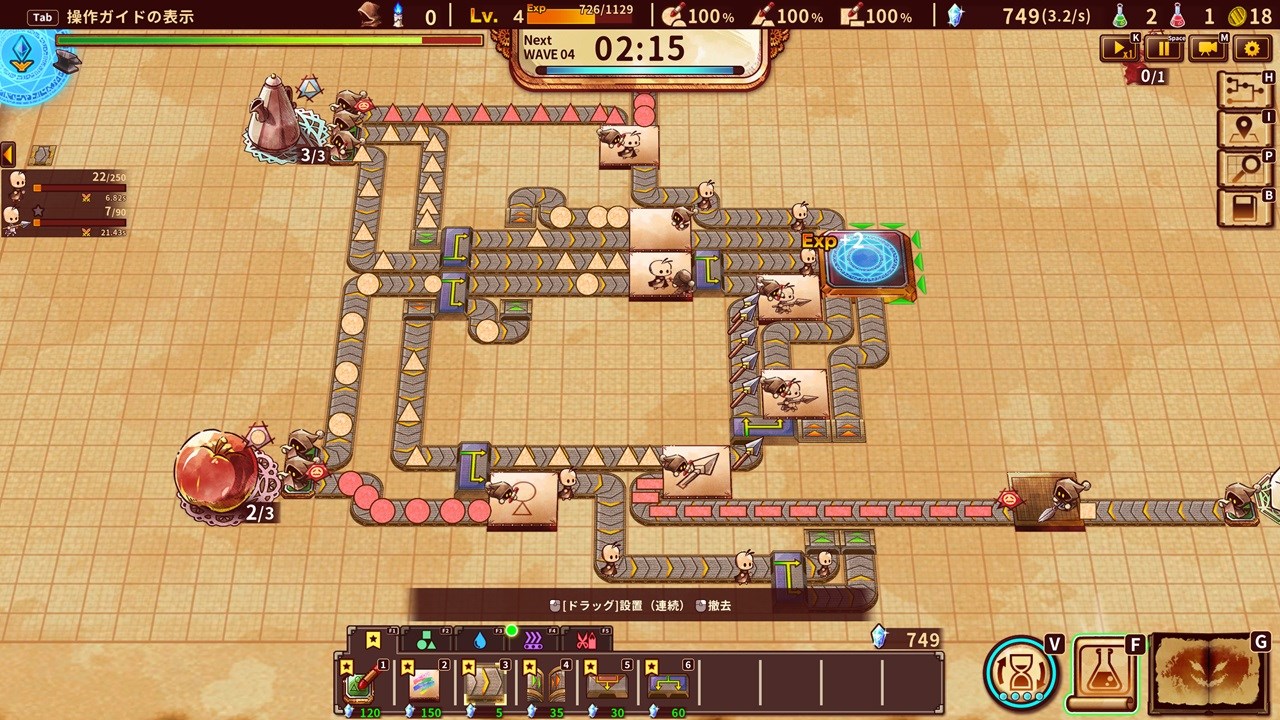Switch to the green shapes tab
The image size is (1280, 720).
[x=426, y=639]
